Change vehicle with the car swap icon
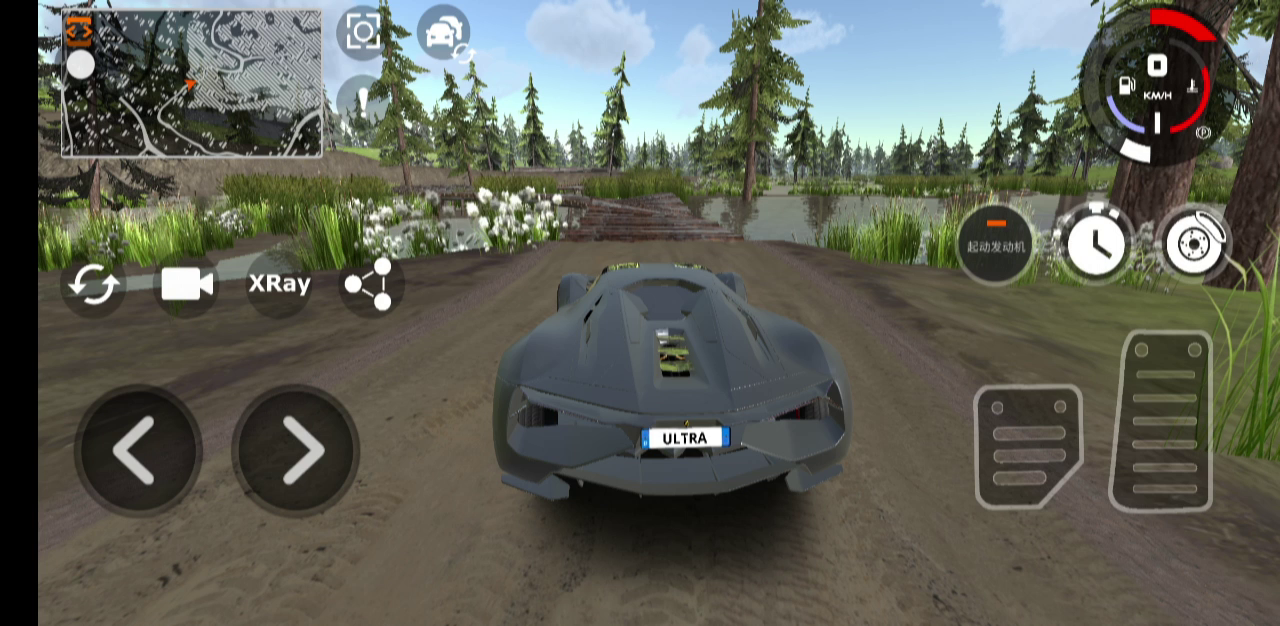The height and width of the screenshot is (626, 1280). (443, 32)
